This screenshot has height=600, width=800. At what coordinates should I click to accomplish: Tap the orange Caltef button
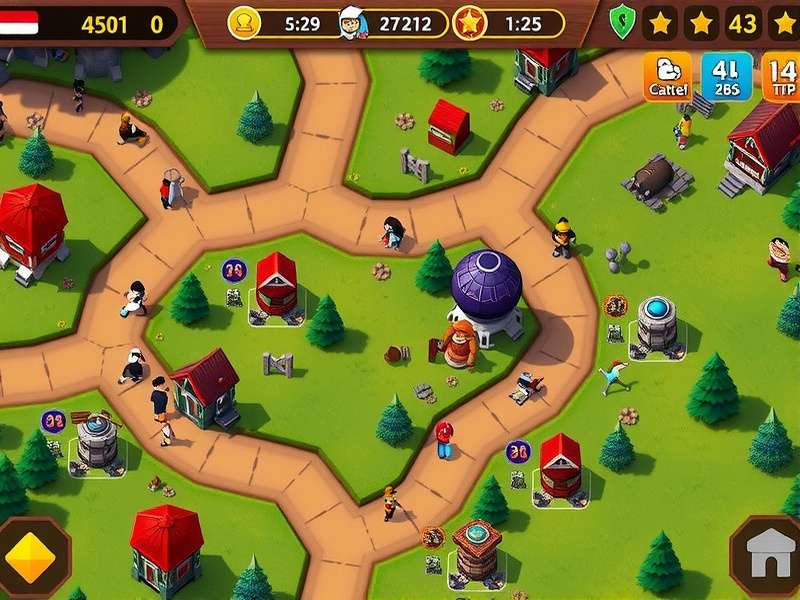(x=666, y=77)
